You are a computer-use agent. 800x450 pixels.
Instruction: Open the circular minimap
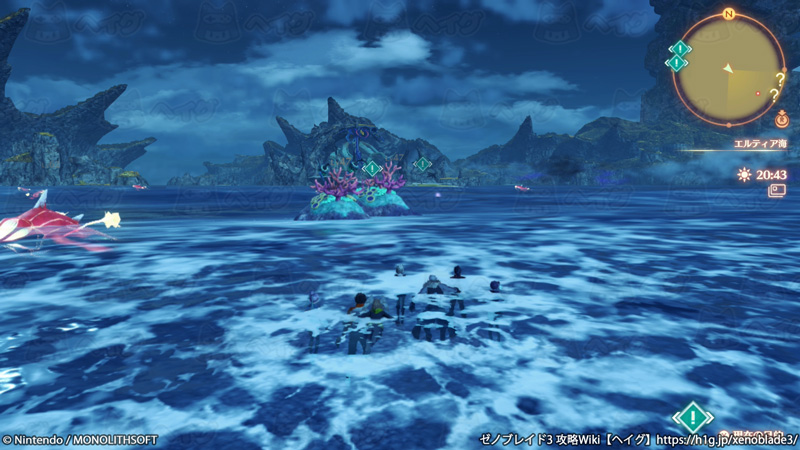click(729, 70)
